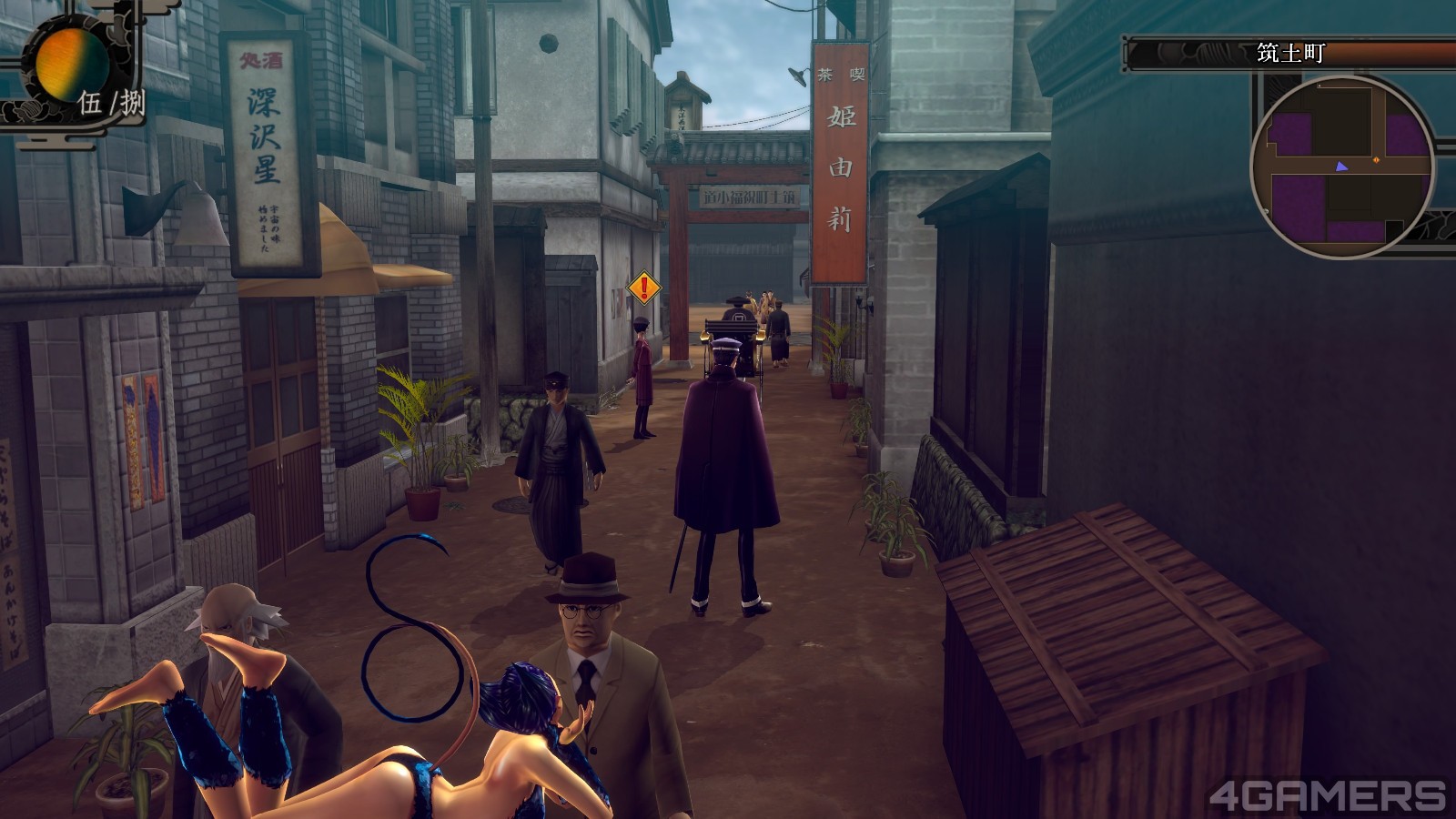Viewport: 1456px width, 819px height.
Task: Click the purple player arrow on the minimap
Action: [1340, 167]
